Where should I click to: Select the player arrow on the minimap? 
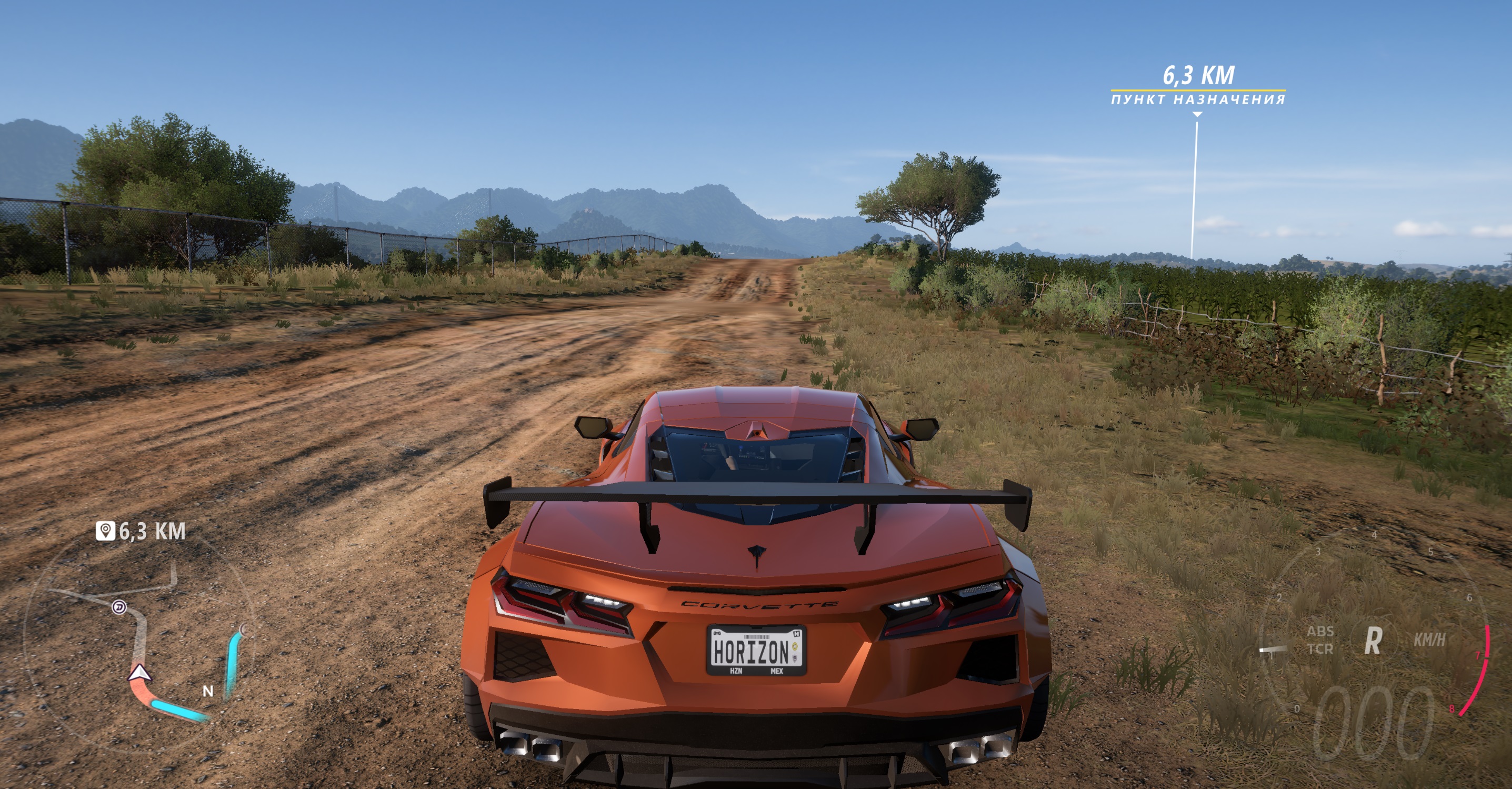point(139,673)
